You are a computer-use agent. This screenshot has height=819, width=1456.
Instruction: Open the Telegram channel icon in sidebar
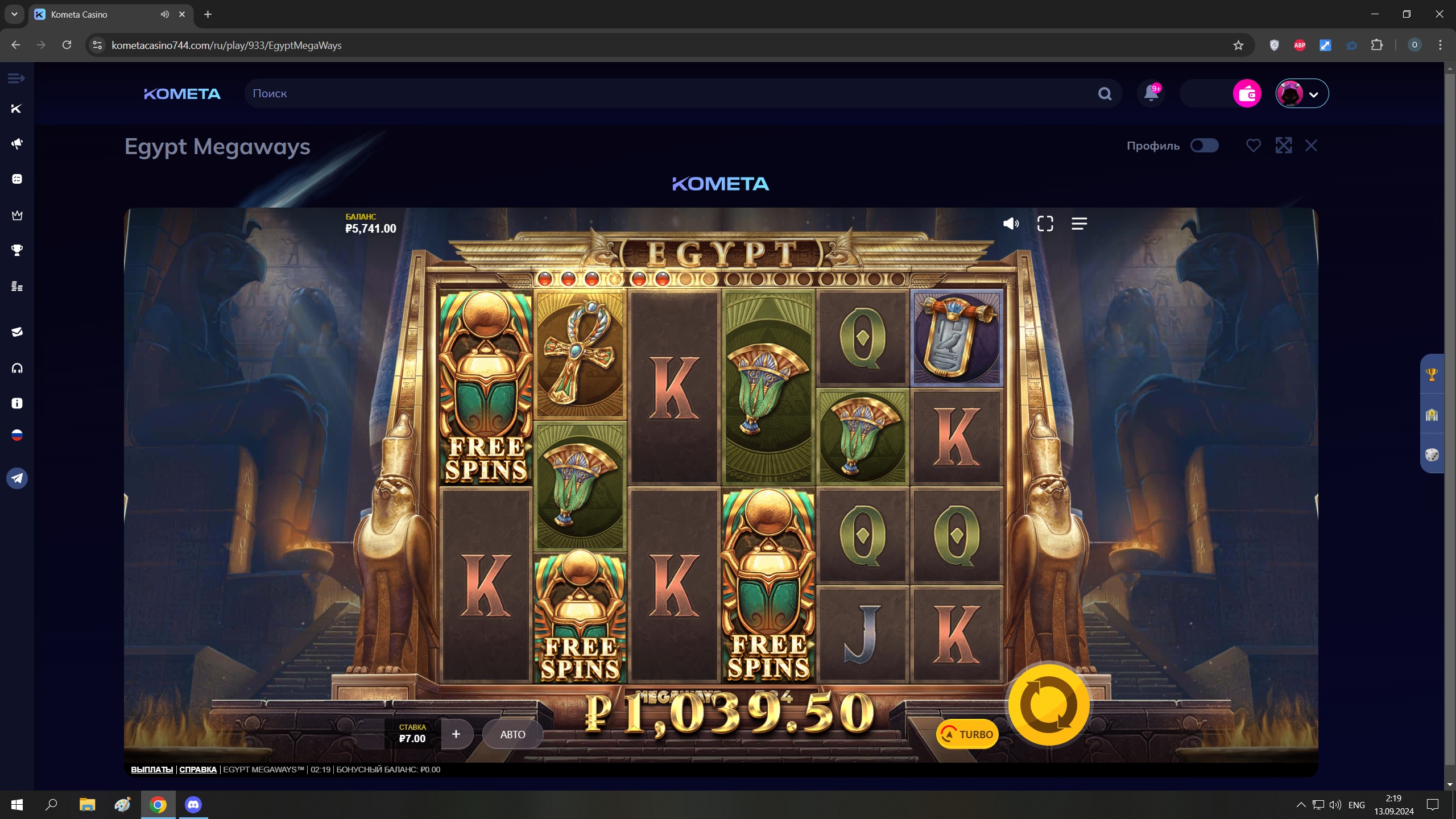click(17, 478)
